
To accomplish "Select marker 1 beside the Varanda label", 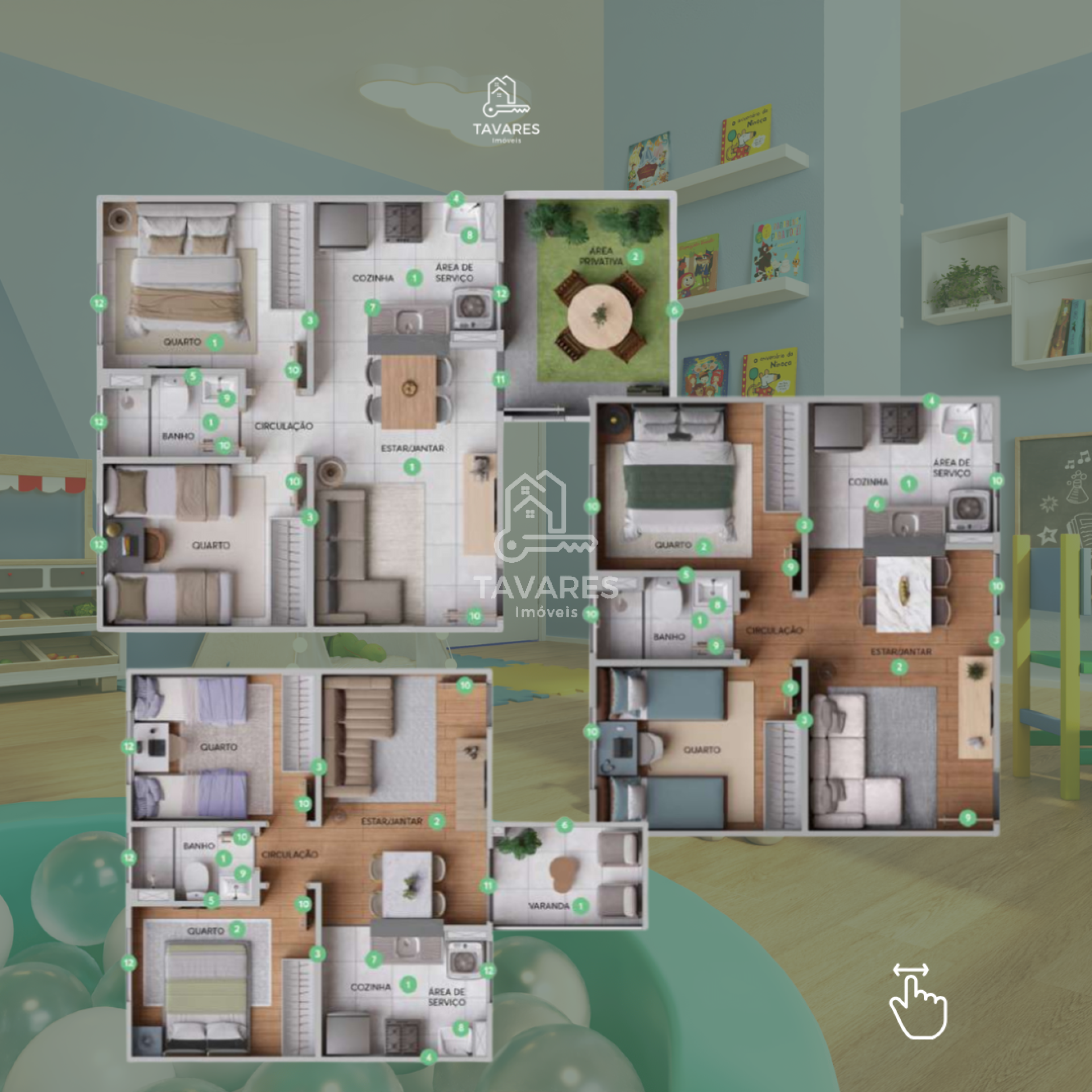I will [x=580, y=906].
